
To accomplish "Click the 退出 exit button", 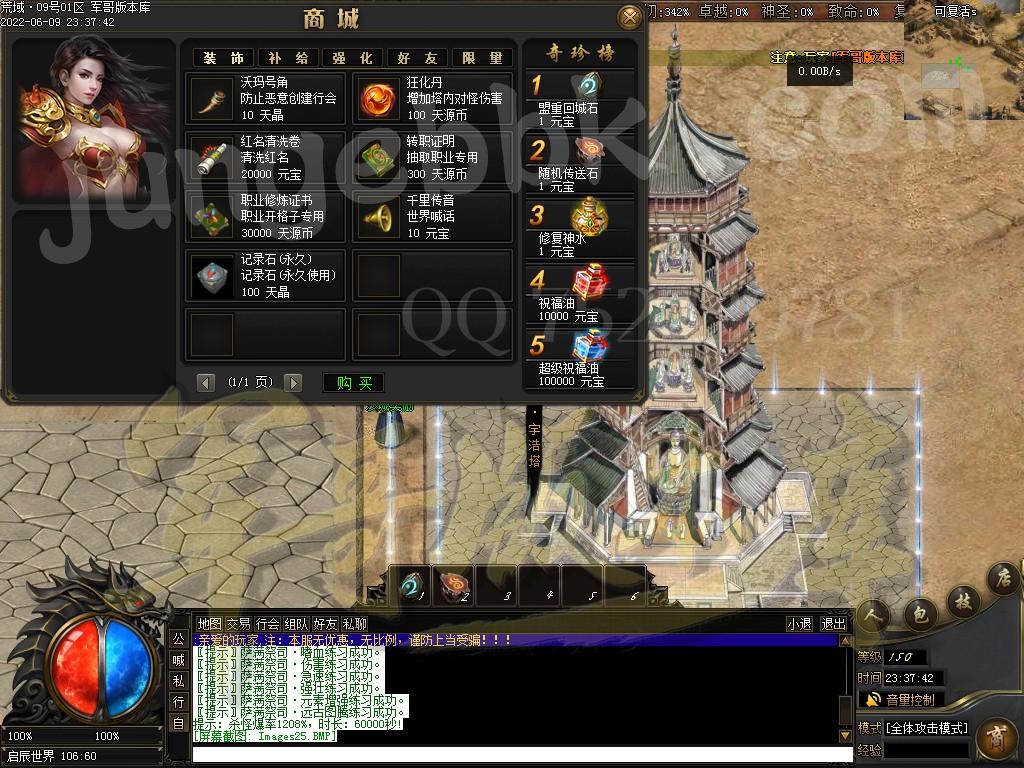I will [x=833, y=623].
